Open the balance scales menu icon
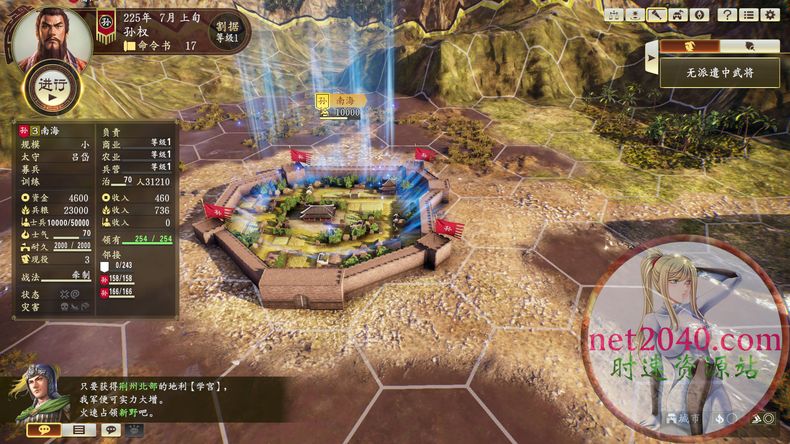The height and width of the screenshot is (444, 790). [x=612, y=15]
